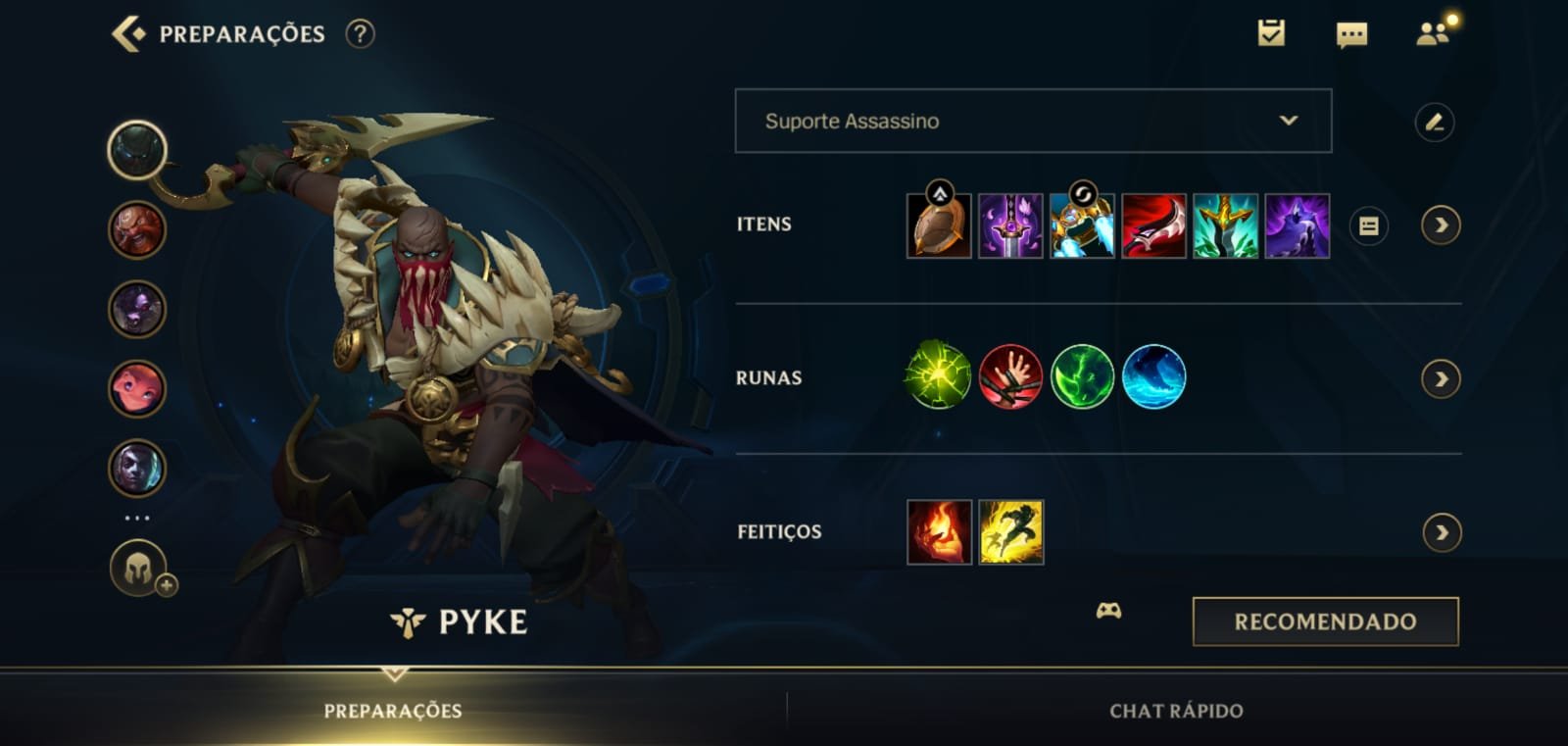Image resolution: width=1568 pixels, height=746 pixels.
Task: Select Pyke's portrait in the champion sidebar
Action: point(137,152)
